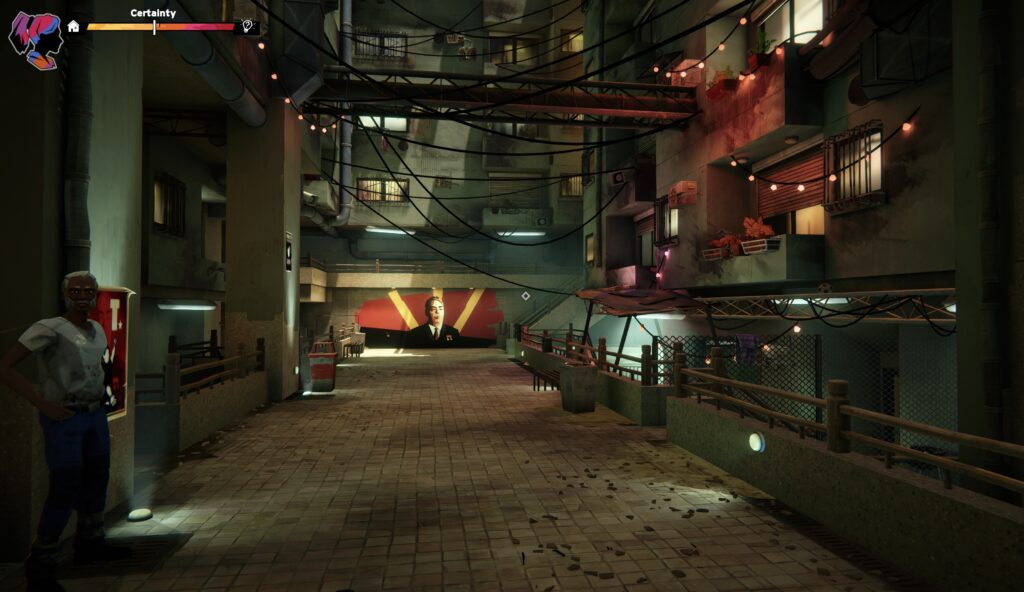Click the character silhouette portrait icon

coord(35,39)
